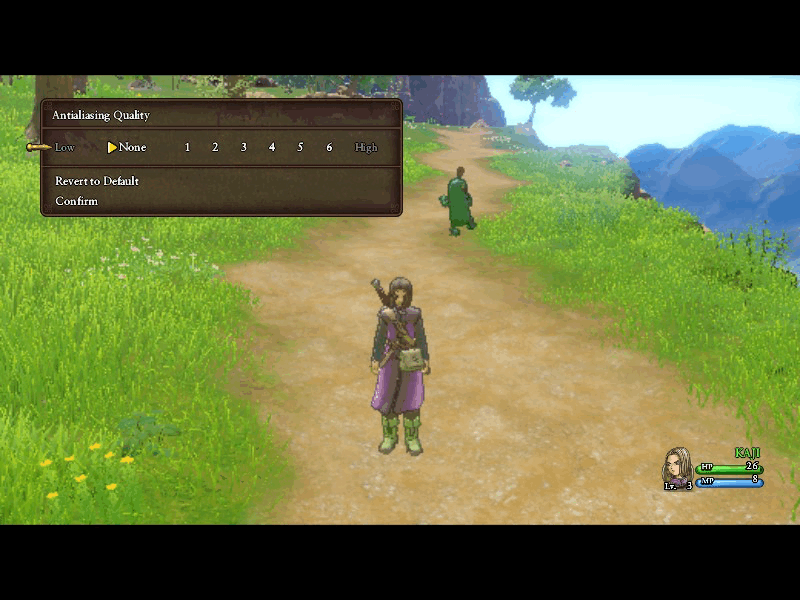Confirm the antialiasing setting

(x=77, y=201)
